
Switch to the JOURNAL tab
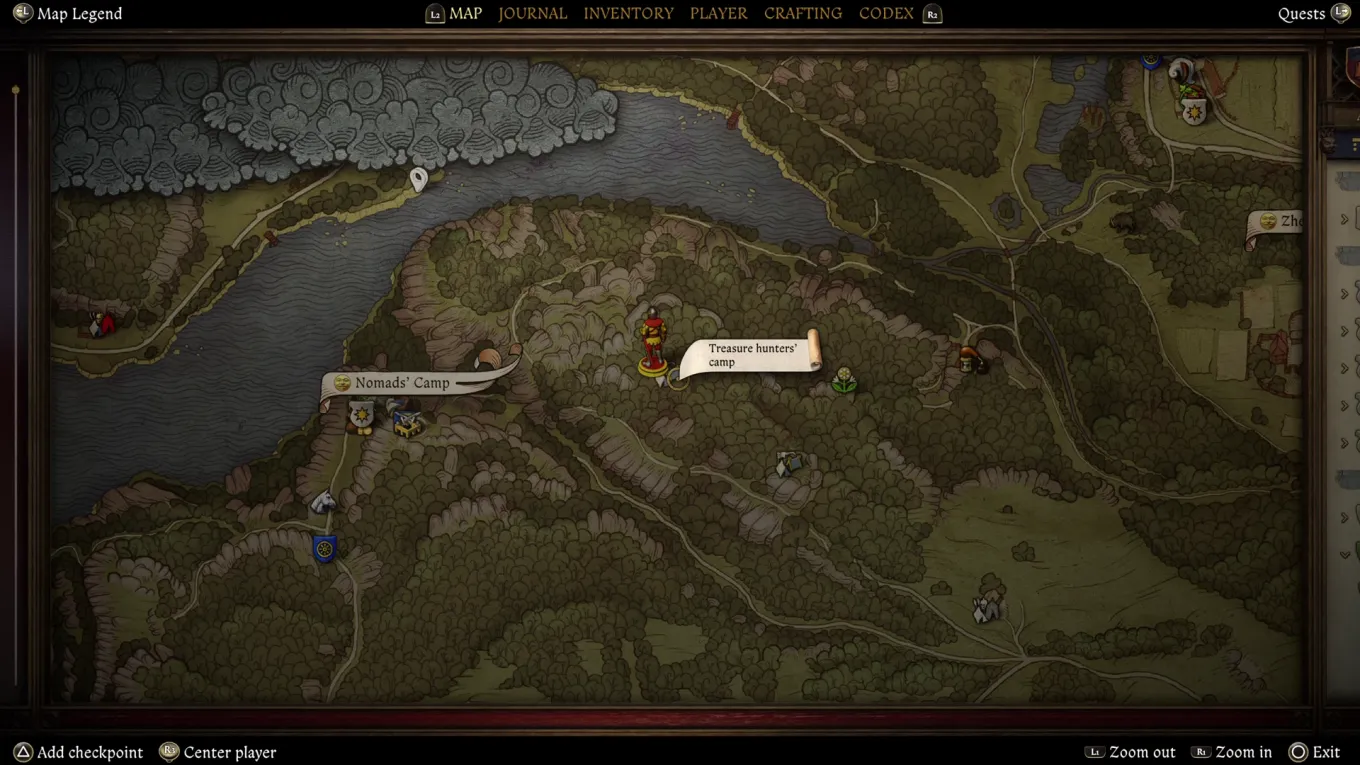coord(533,13)
